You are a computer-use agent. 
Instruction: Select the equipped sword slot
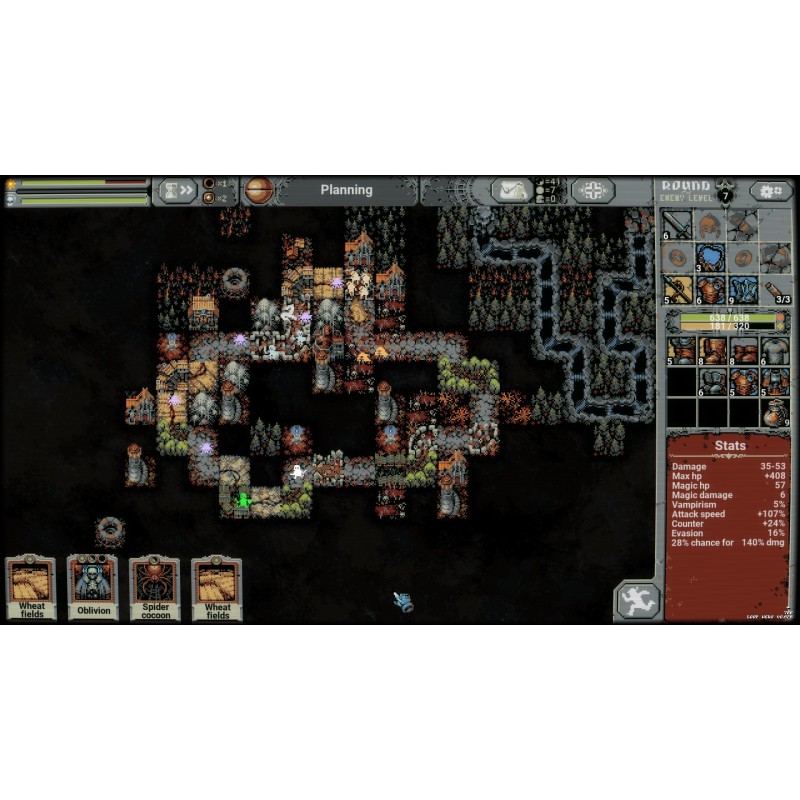pos(679,224)
